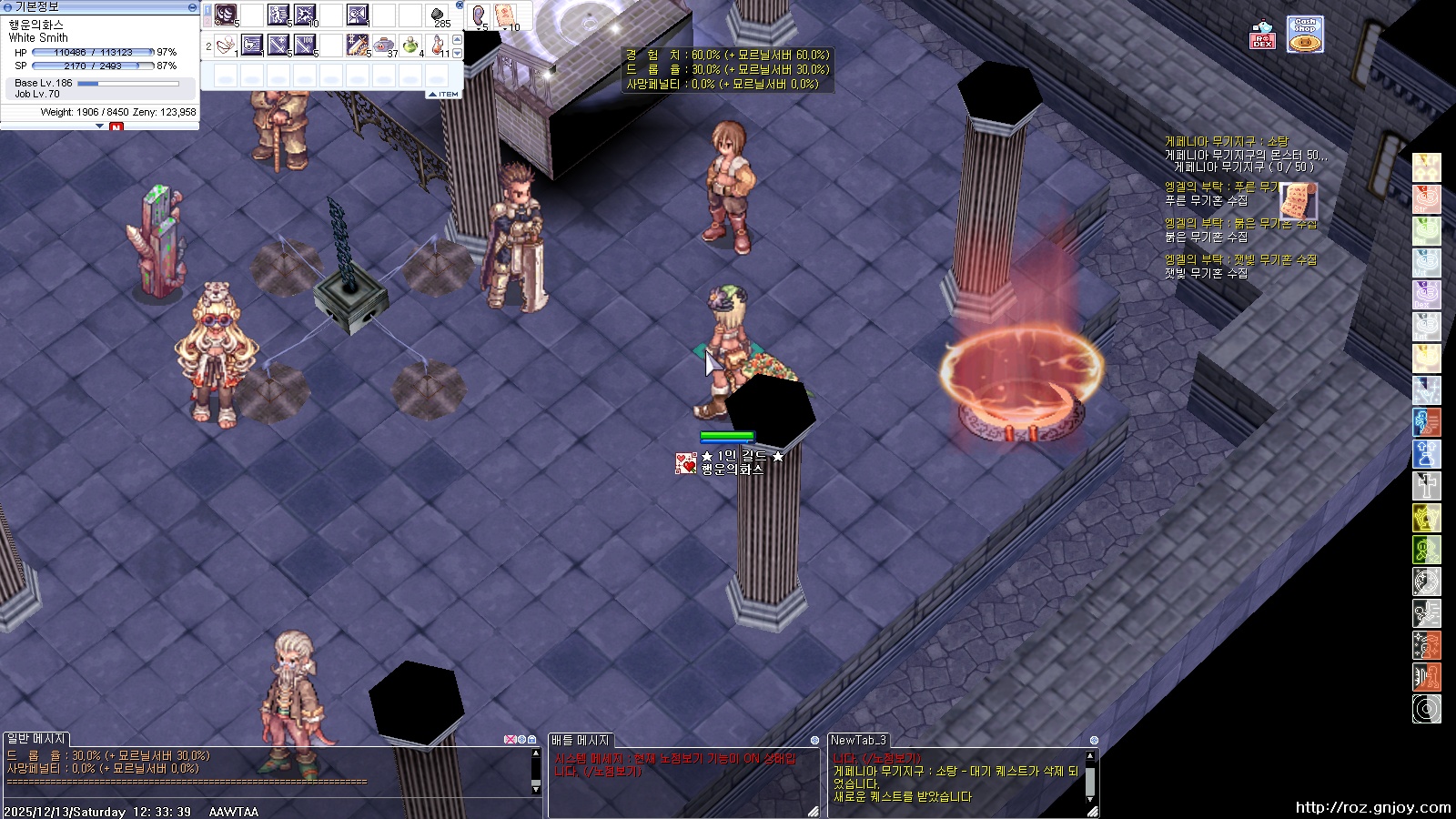
Task: Select the NewTab_3 chat tab
Action: 858,741
